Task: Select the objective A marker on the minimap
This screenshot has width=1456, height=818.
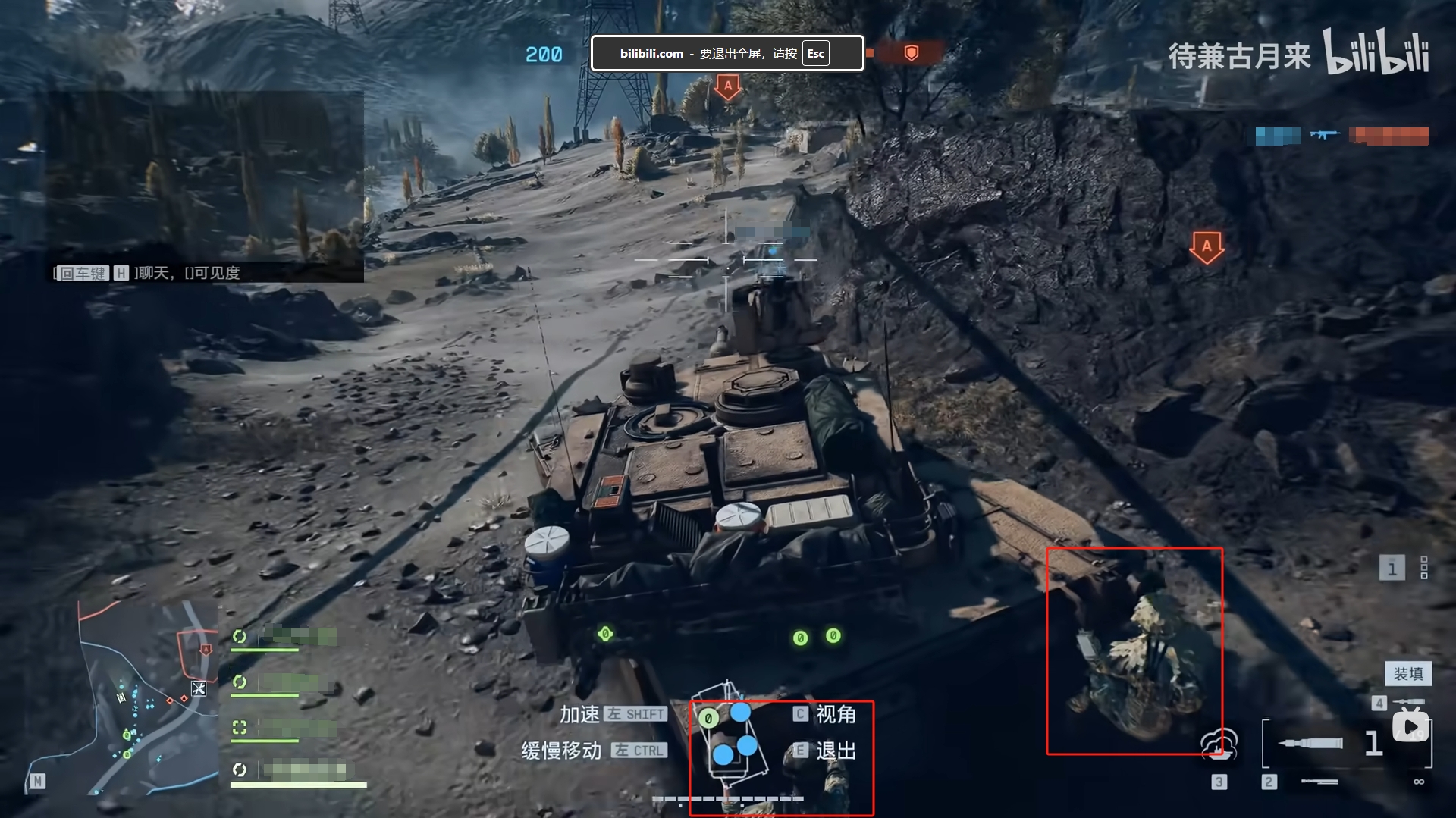Action: (x=206, y=650)
